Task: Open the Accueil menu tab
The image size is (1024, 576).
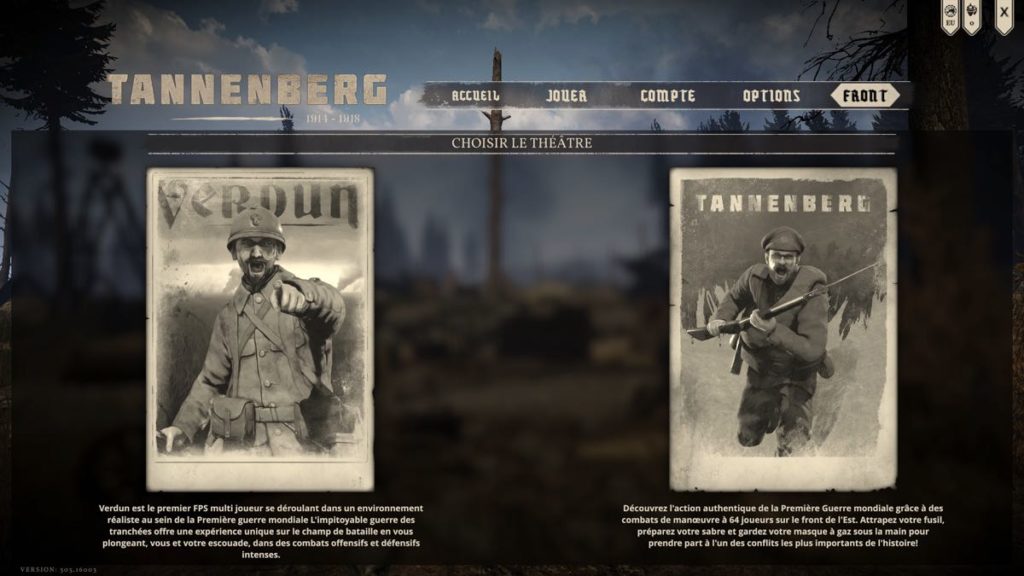Action: [x=475, y=96]
